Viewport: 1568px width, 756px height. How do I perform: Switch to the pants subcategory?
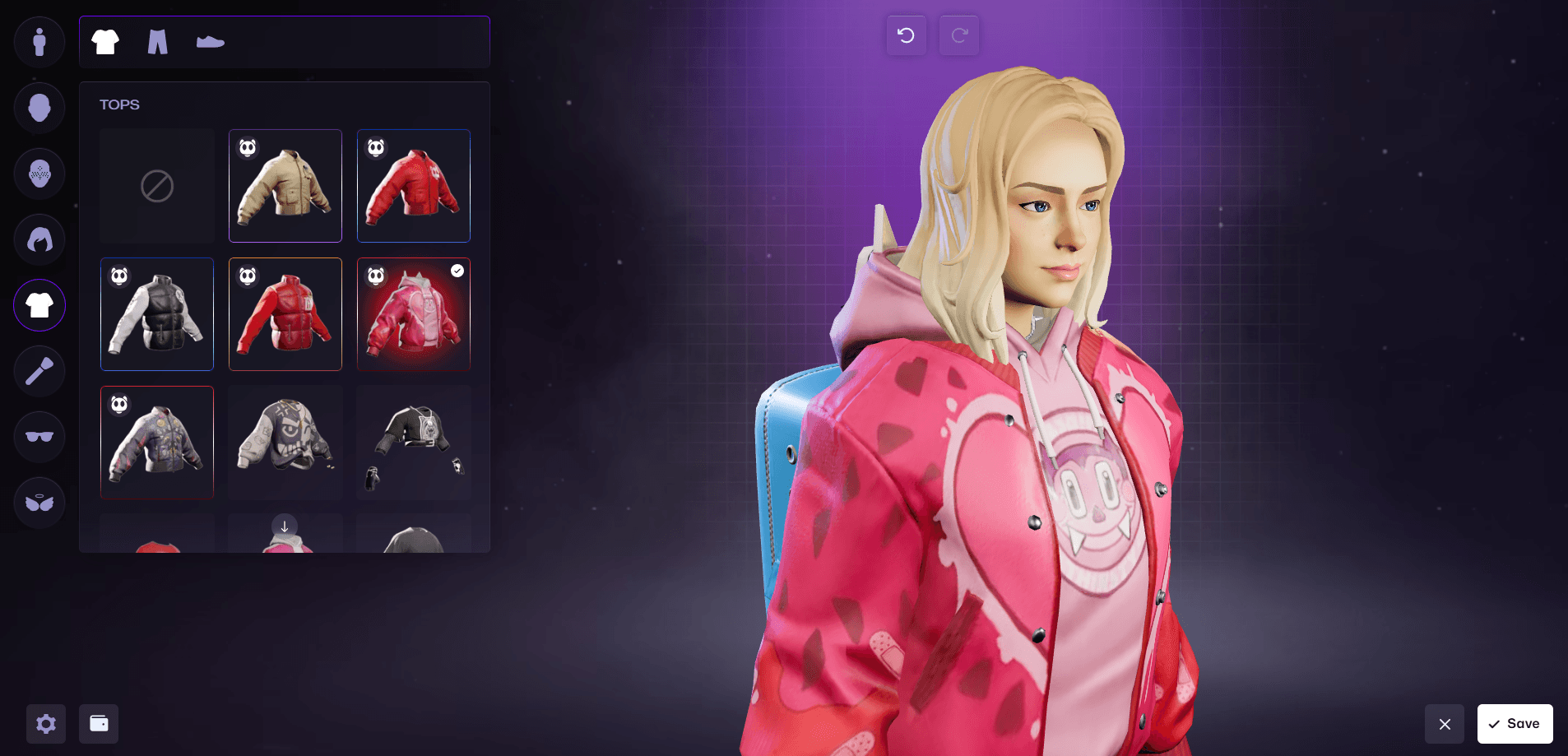coord(157,42)
